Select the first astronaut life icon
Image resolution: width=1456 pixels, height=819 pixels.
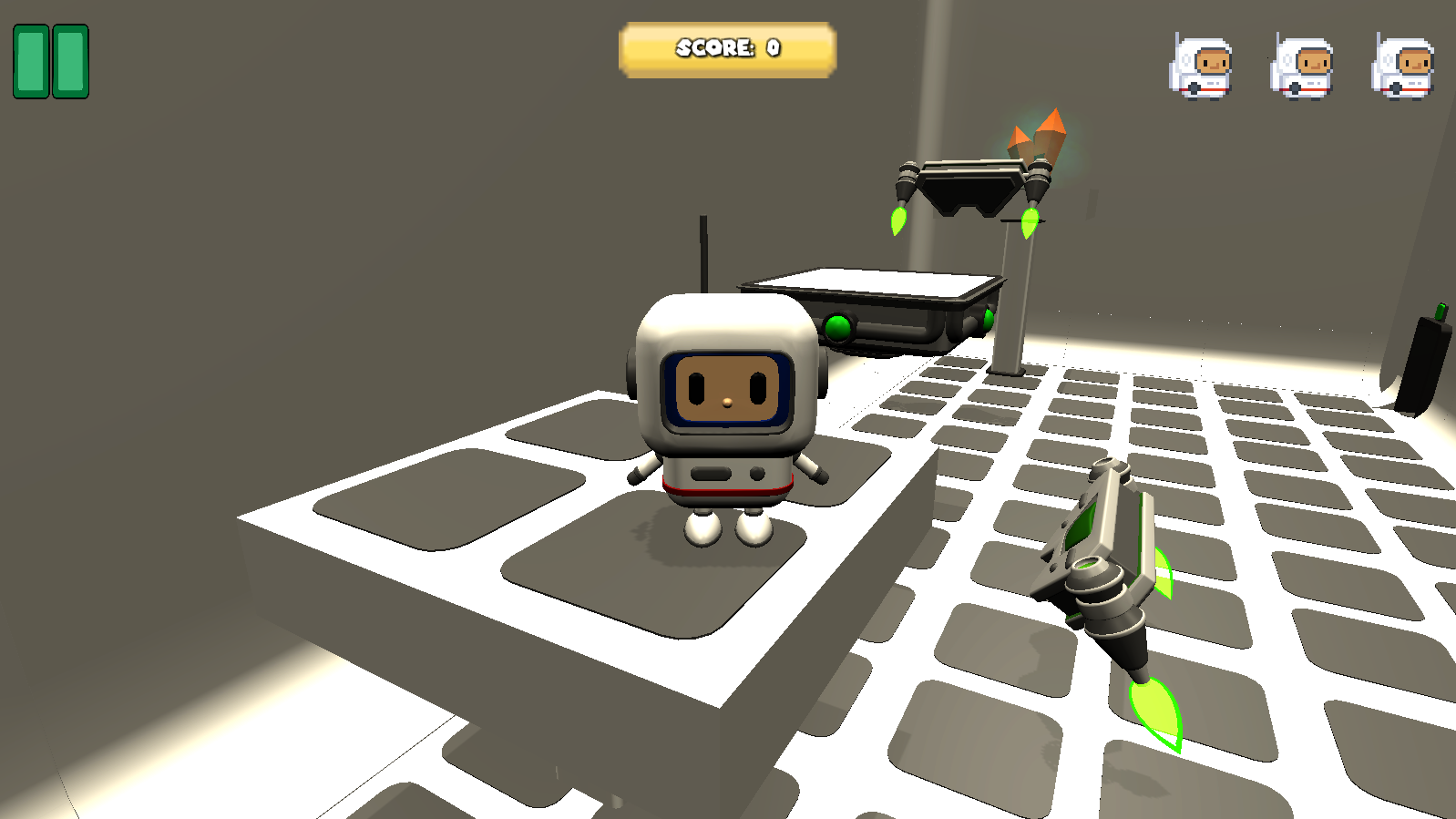point(1205,64)
